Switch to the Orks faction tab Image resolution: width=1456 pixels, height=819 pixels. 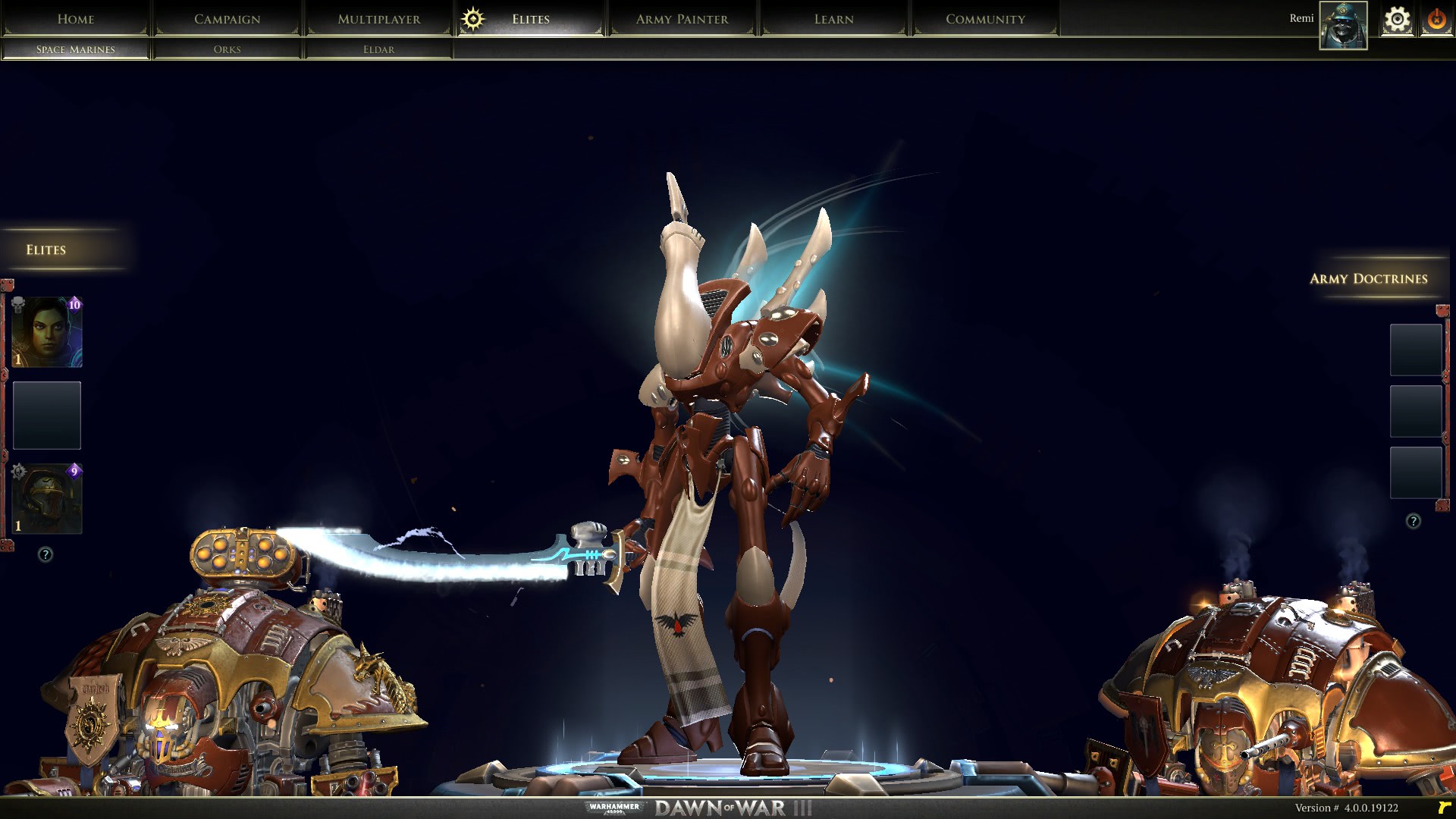click(x=227, y=49)
